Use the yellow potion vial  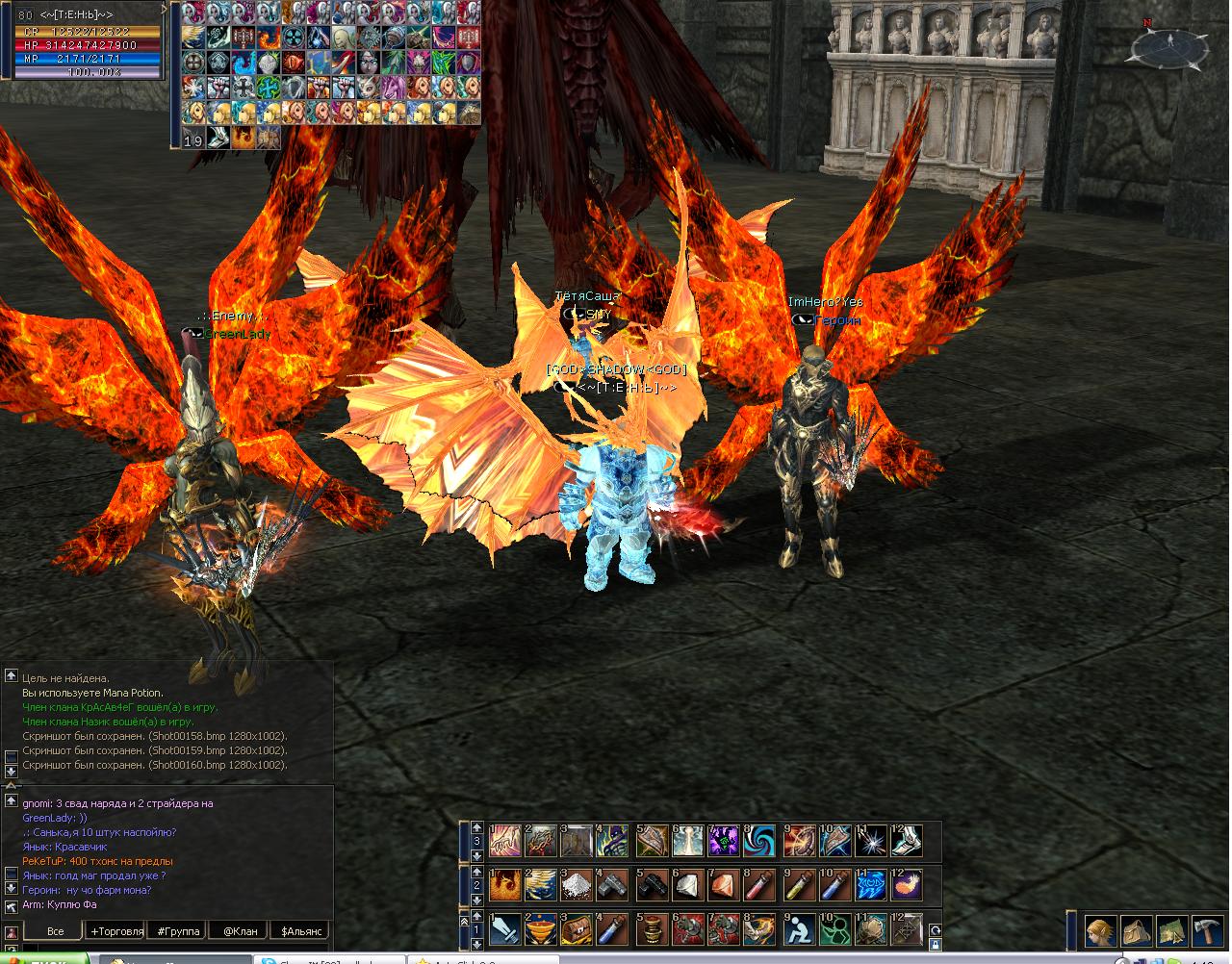pyautogui.click(x=796, y=884)
